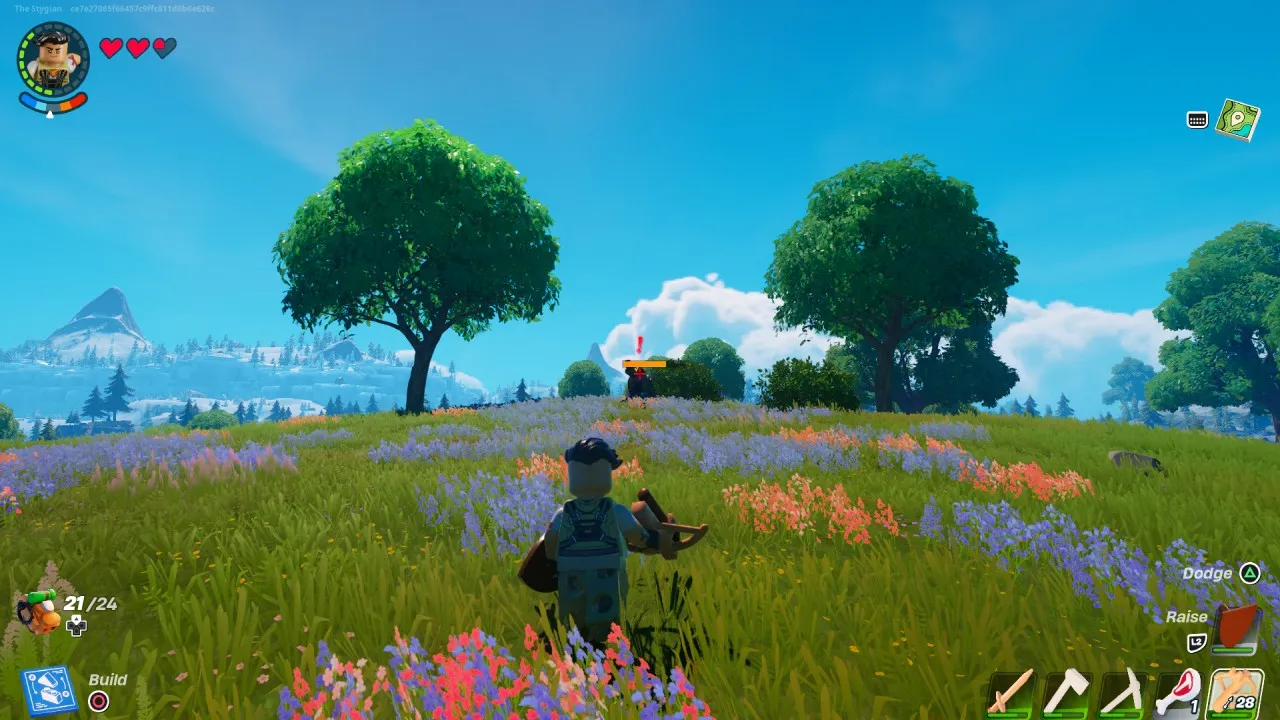This screenshot has height=720, width=1280.
Task: Select the wooden sword hotbar slot
Action: tap(1010, 692)
